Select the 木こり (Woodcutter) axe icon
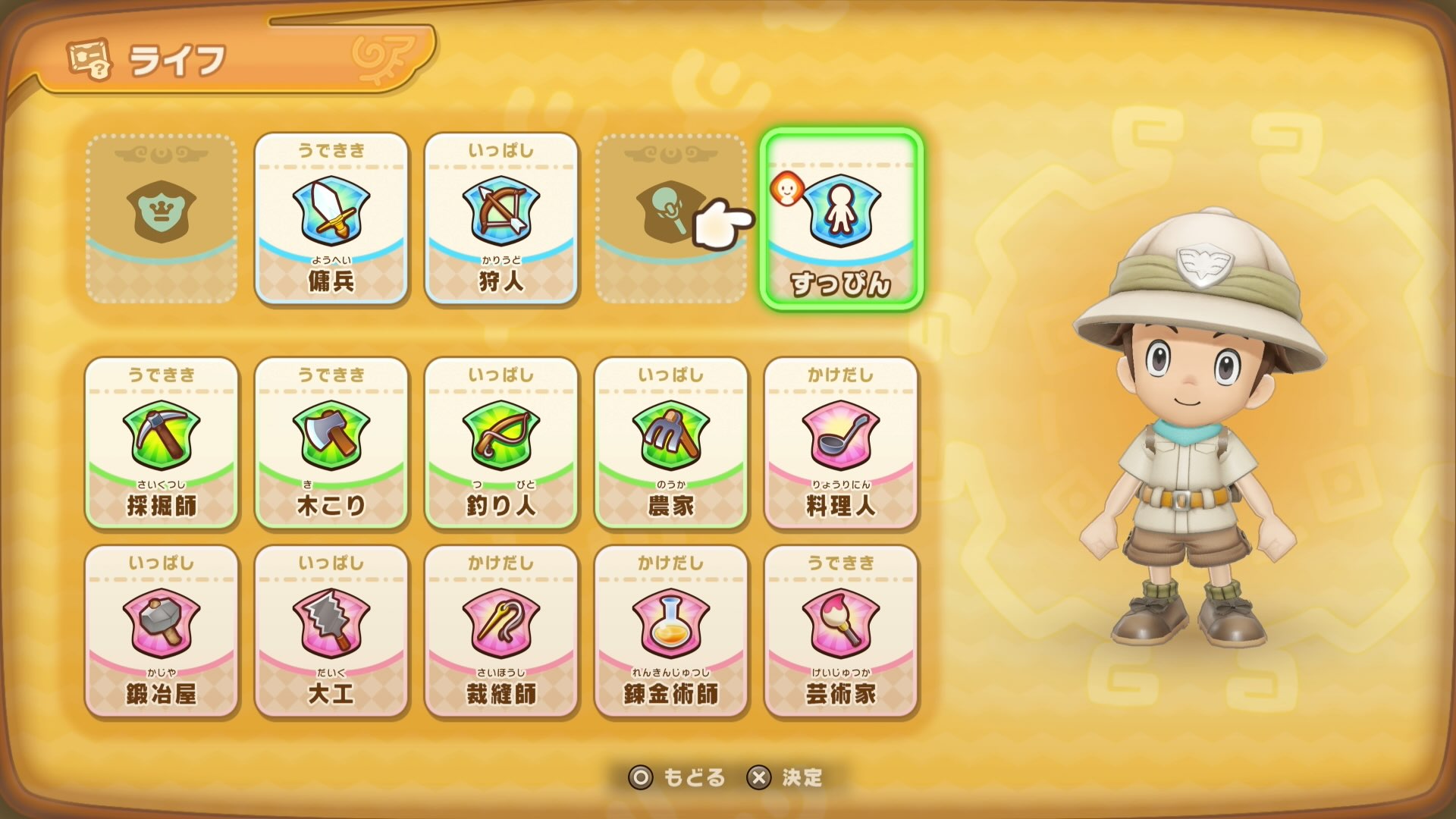The image size is (1456, 819). (x=331, y=440)
